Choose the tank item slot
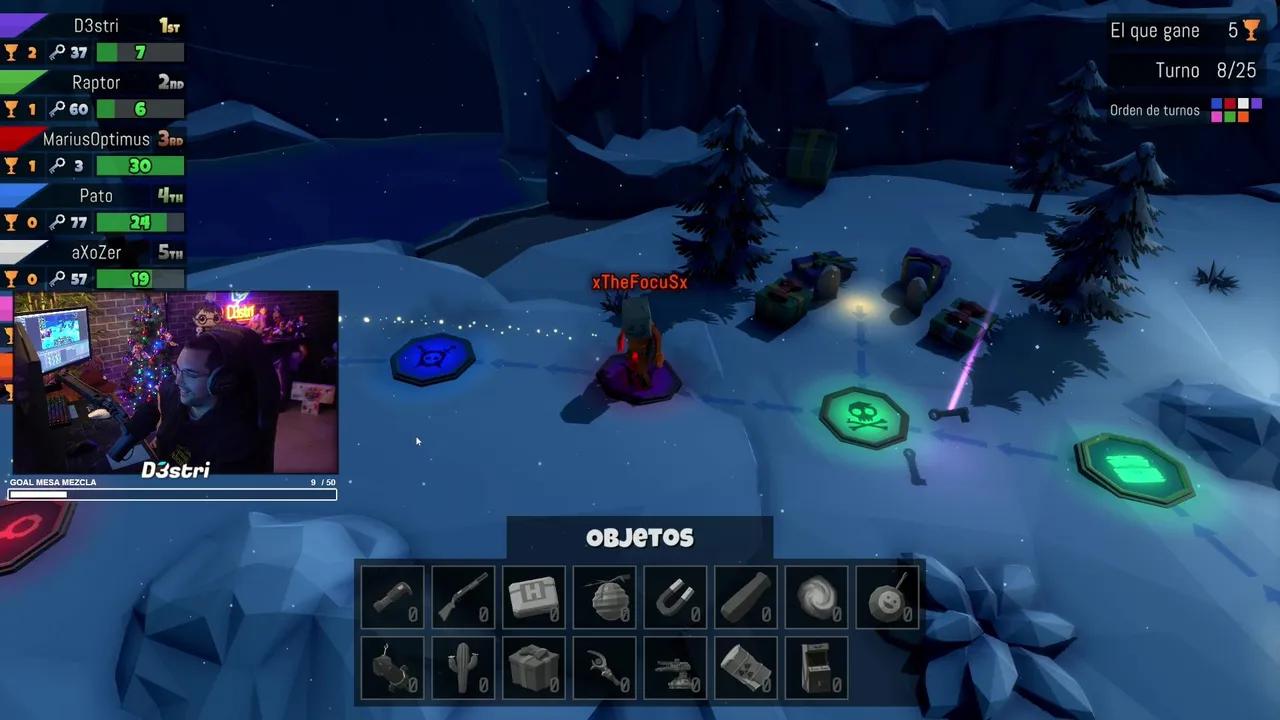The height and width of the screenshot is (720, 1280). pos(676,667)
